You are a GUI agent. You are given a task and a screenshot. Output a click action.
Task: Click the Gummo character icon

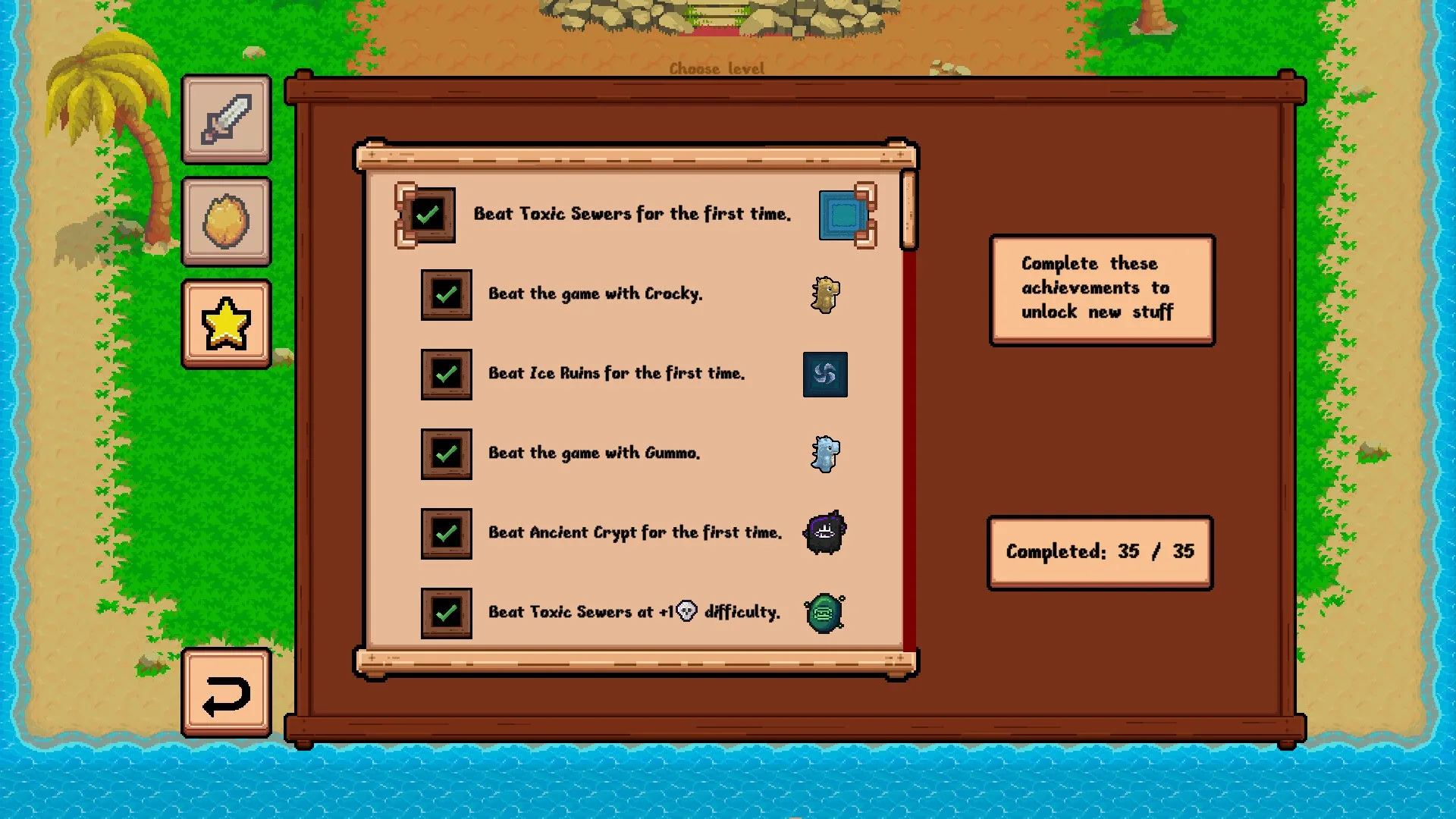click(x=825, y=454)
